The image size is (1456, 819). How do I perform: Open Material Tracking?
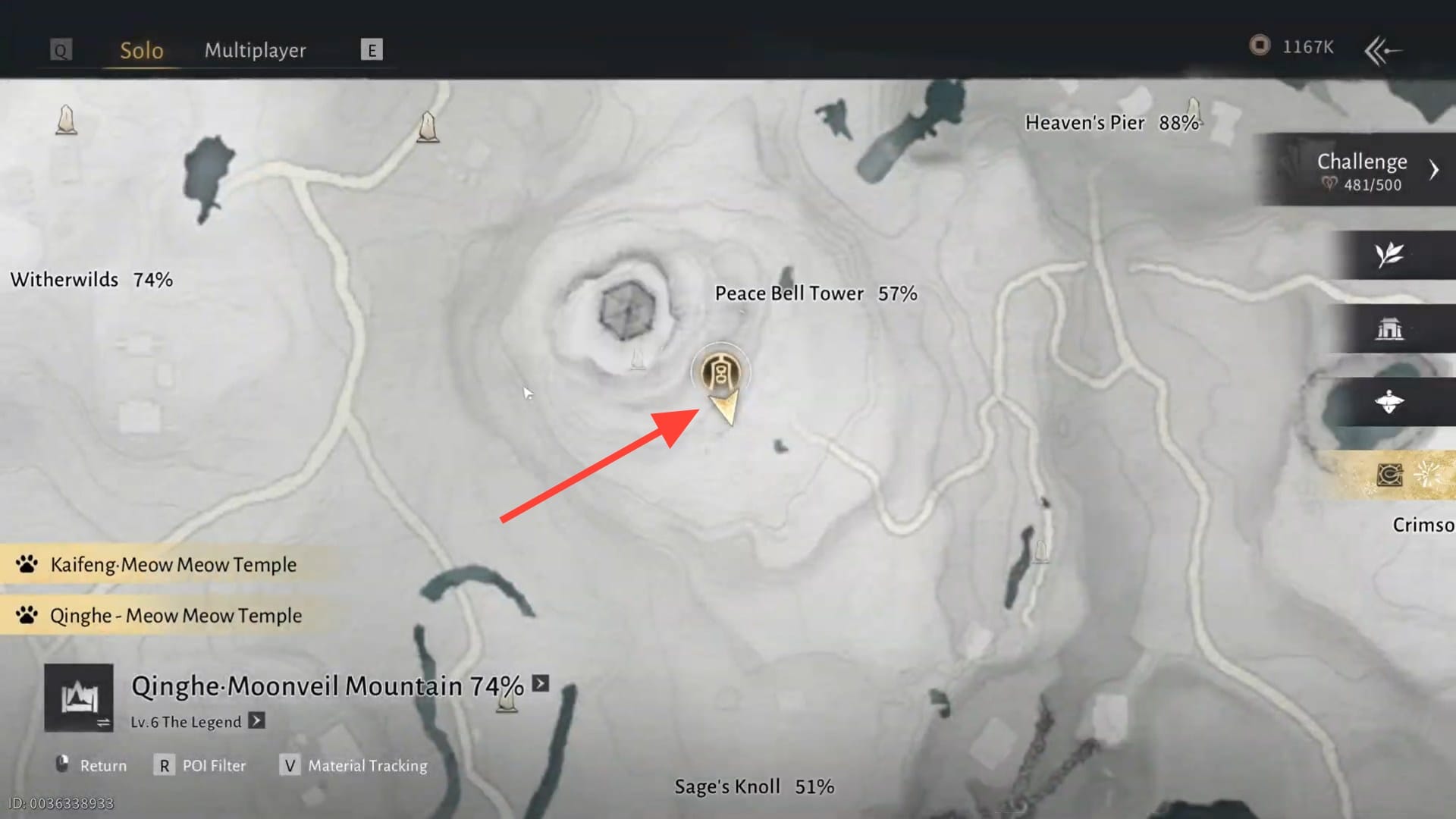[x=354, y=766]
